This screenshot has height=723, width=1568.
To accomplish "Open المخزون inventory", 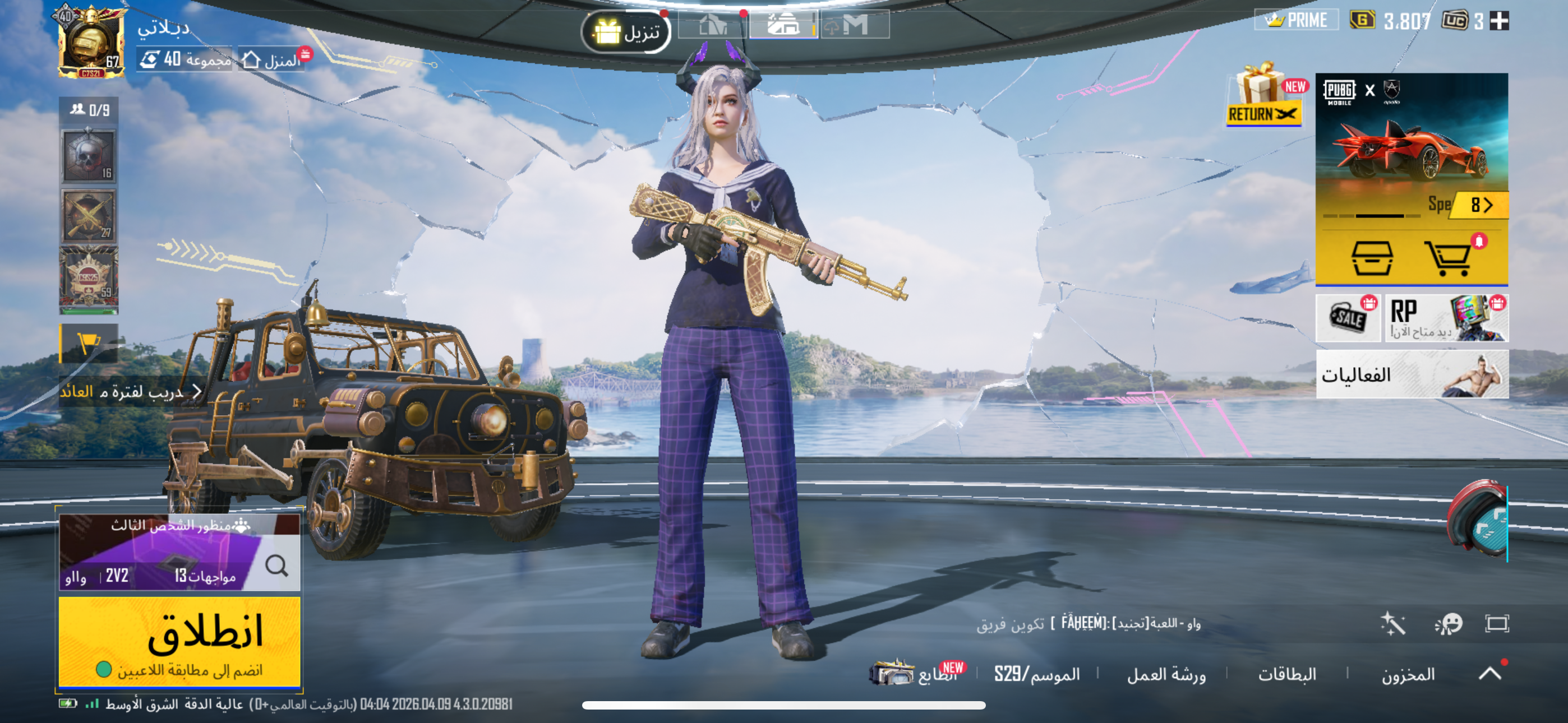I will pyautogui.click(x=1407, y=674).
